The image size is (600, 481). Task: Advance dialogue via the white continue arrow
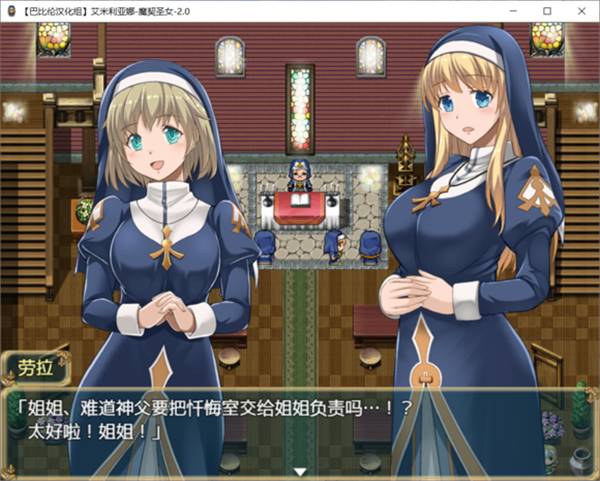pyautogui.click(x=299, y=471)
